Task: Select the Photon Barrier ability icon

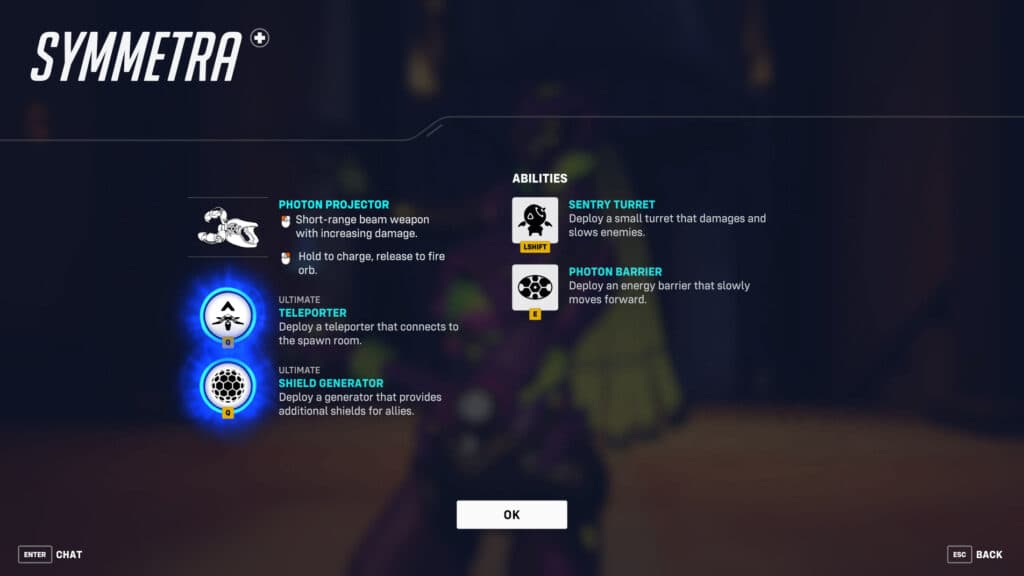Action: (x=535, y=287)
